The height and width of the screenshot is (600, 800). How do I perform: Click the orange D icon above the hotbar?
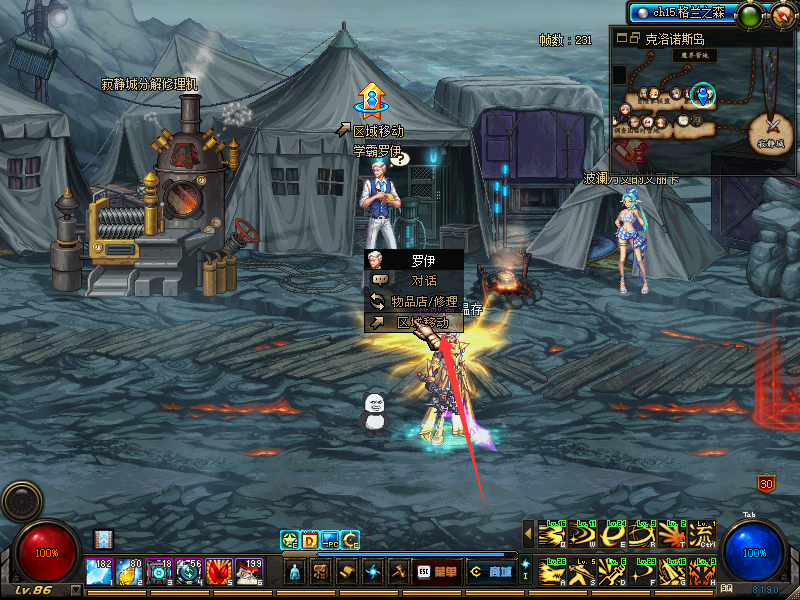click(x=310, y=541)
